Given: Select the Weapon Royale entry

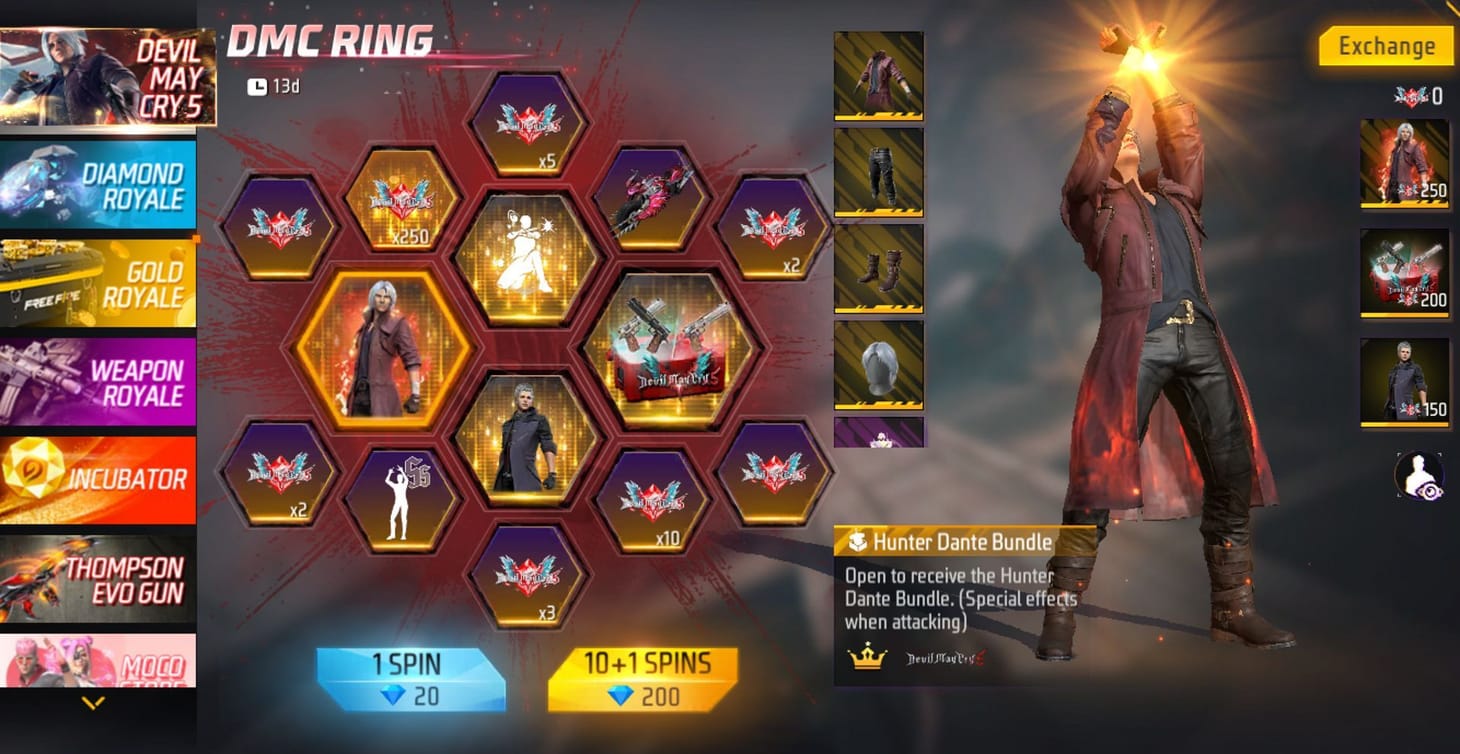Looking at the screenshot, I should tap(99, 375).
